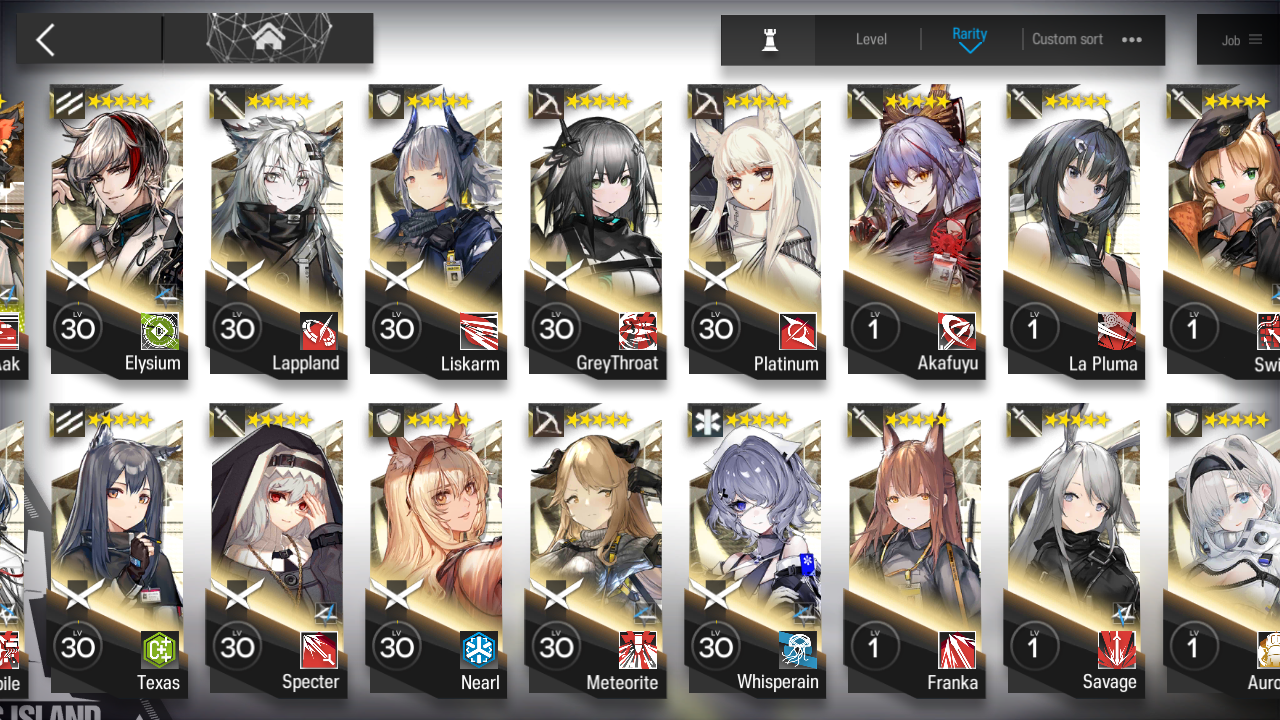Go back using the back arrow

[x=45, y=38]
